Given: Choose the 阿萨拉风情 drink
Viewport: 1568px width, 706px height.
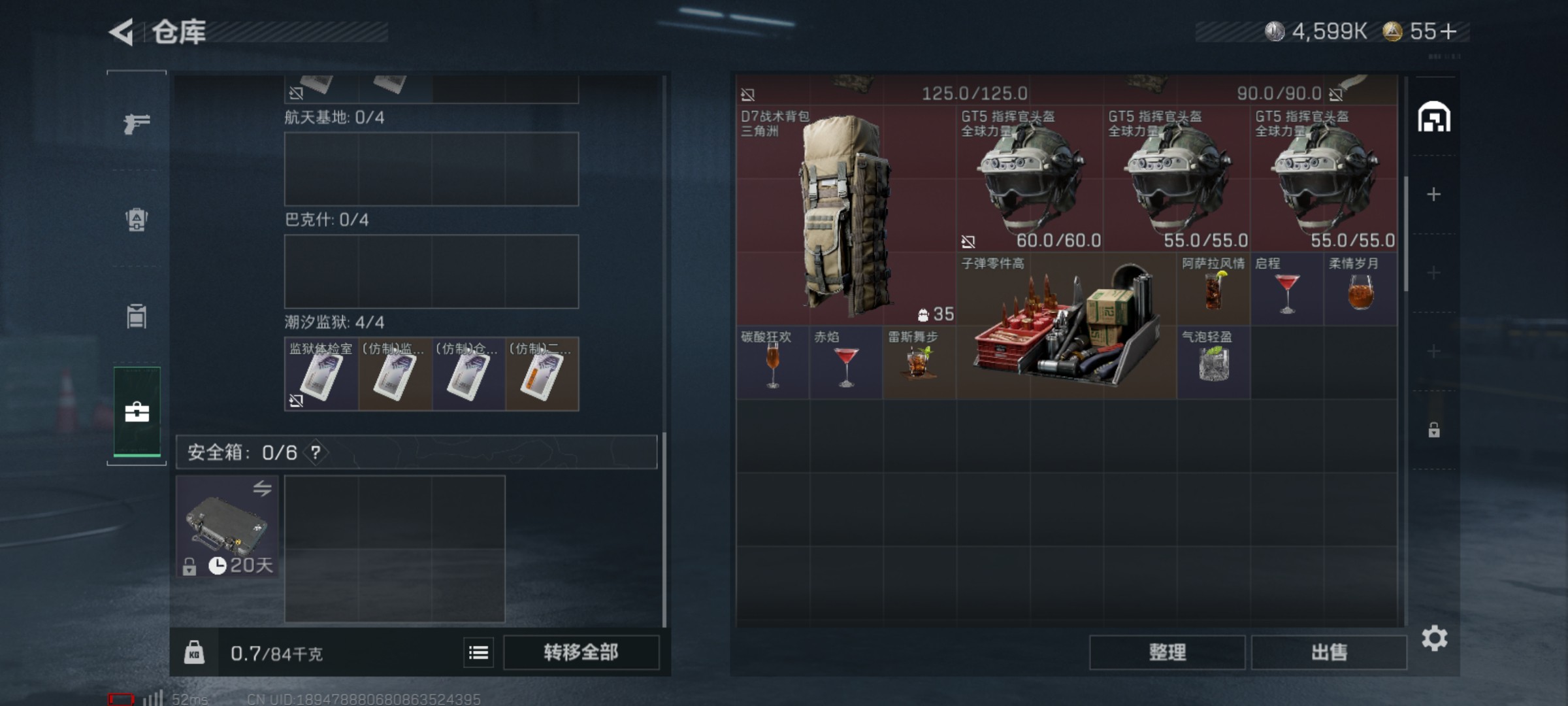Looking at the screenshot, I should point(1213,289).
